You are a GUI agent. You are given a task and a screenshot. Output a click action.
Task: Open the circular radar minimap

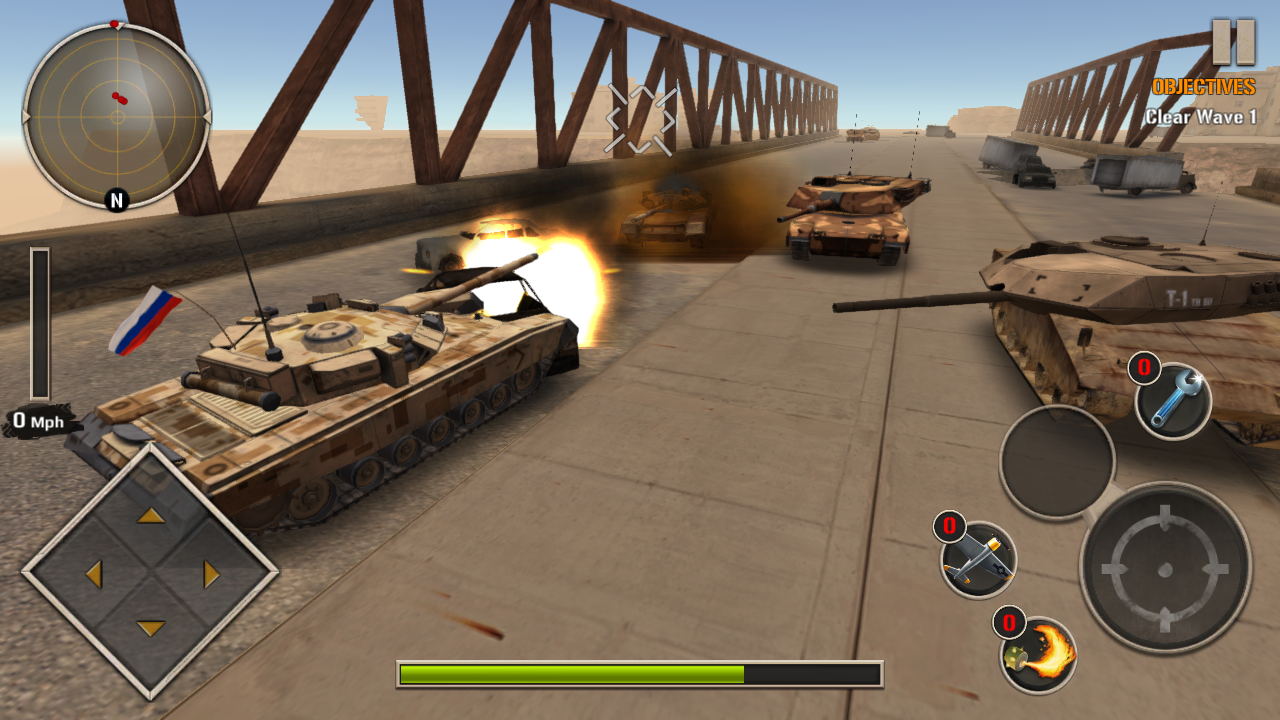click(x=117, y=116)
